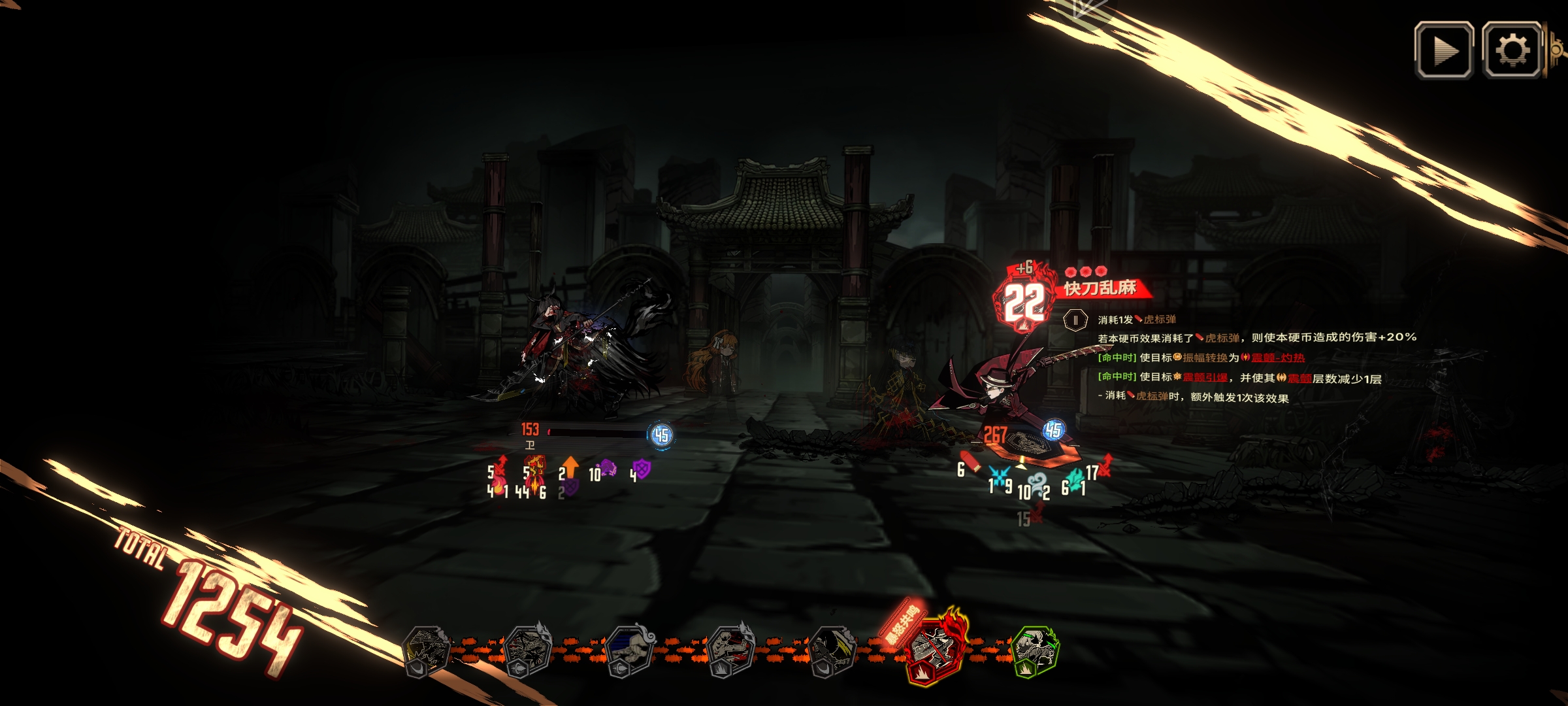Open the gear settings menu

(x=1512, y=50)
